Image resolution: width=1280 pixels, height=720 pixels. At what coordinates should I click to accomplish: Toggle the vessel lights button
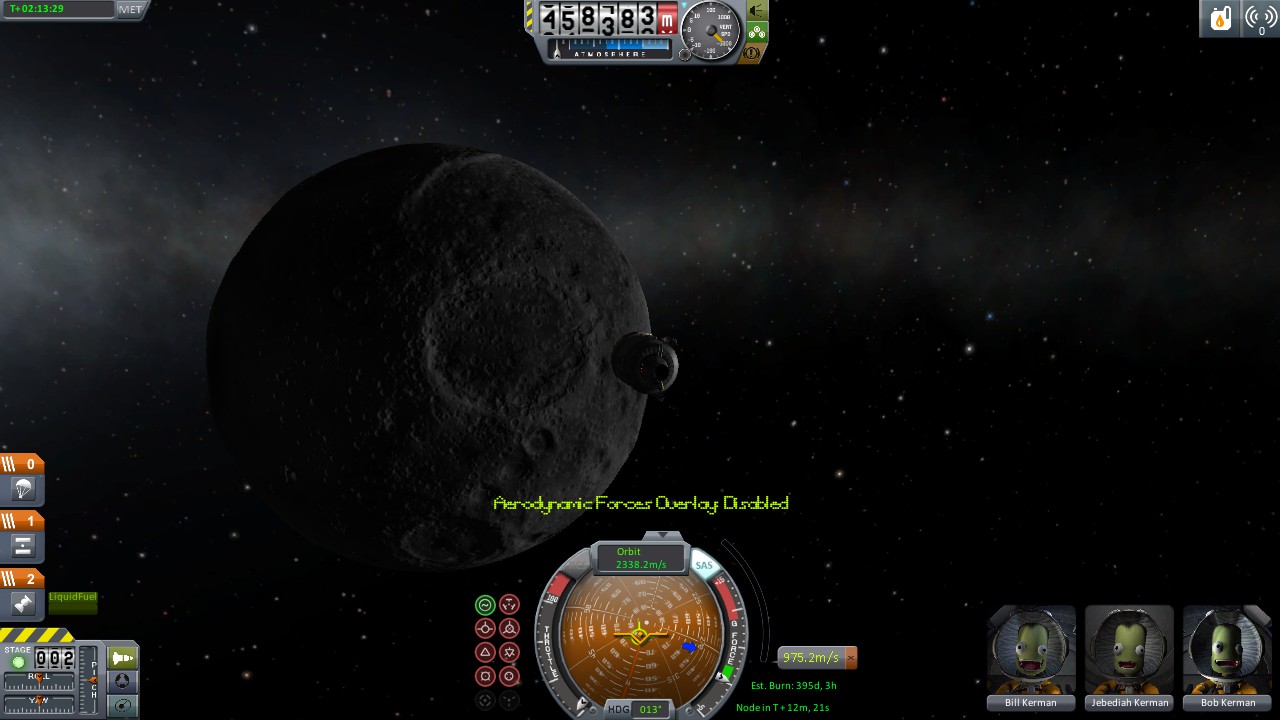pos(757,10)
